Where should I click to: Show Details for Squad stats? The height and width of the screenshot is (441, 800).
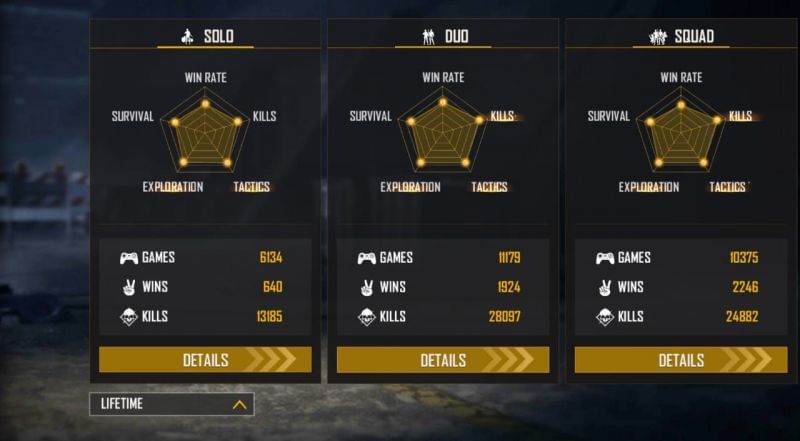[681, 360]
